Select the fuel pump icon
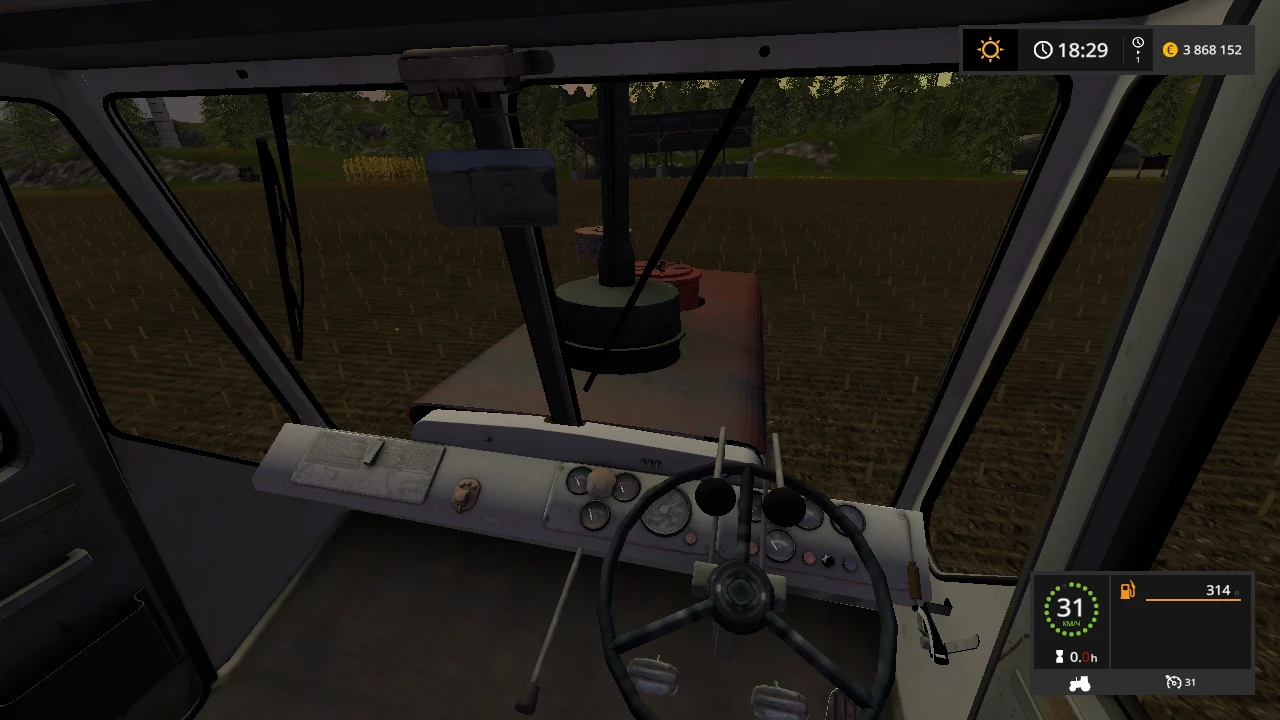Image resolution: width=1280 pixels, height=720 pixels. click(1126, 590)
